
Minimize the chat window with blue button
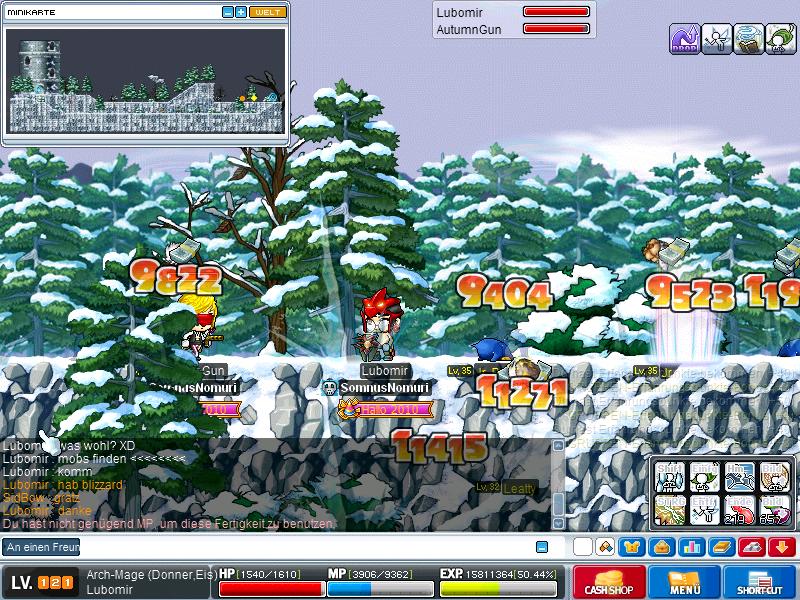(542, 547)
